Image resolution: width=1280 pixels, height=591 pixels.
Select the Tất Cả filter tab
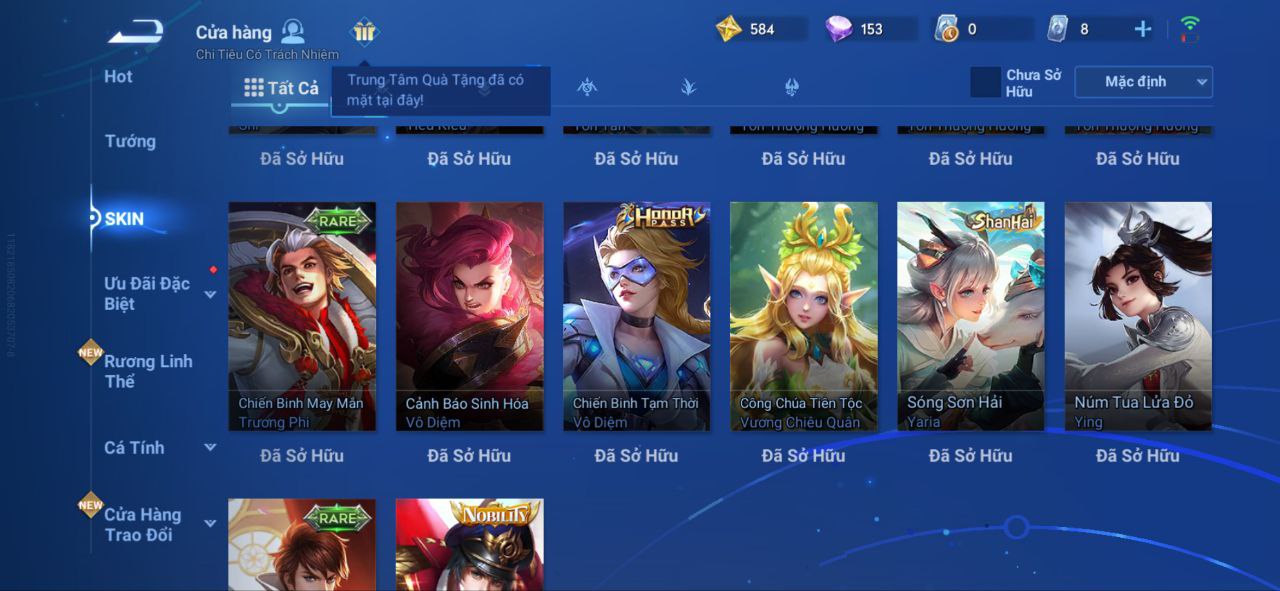281,88
